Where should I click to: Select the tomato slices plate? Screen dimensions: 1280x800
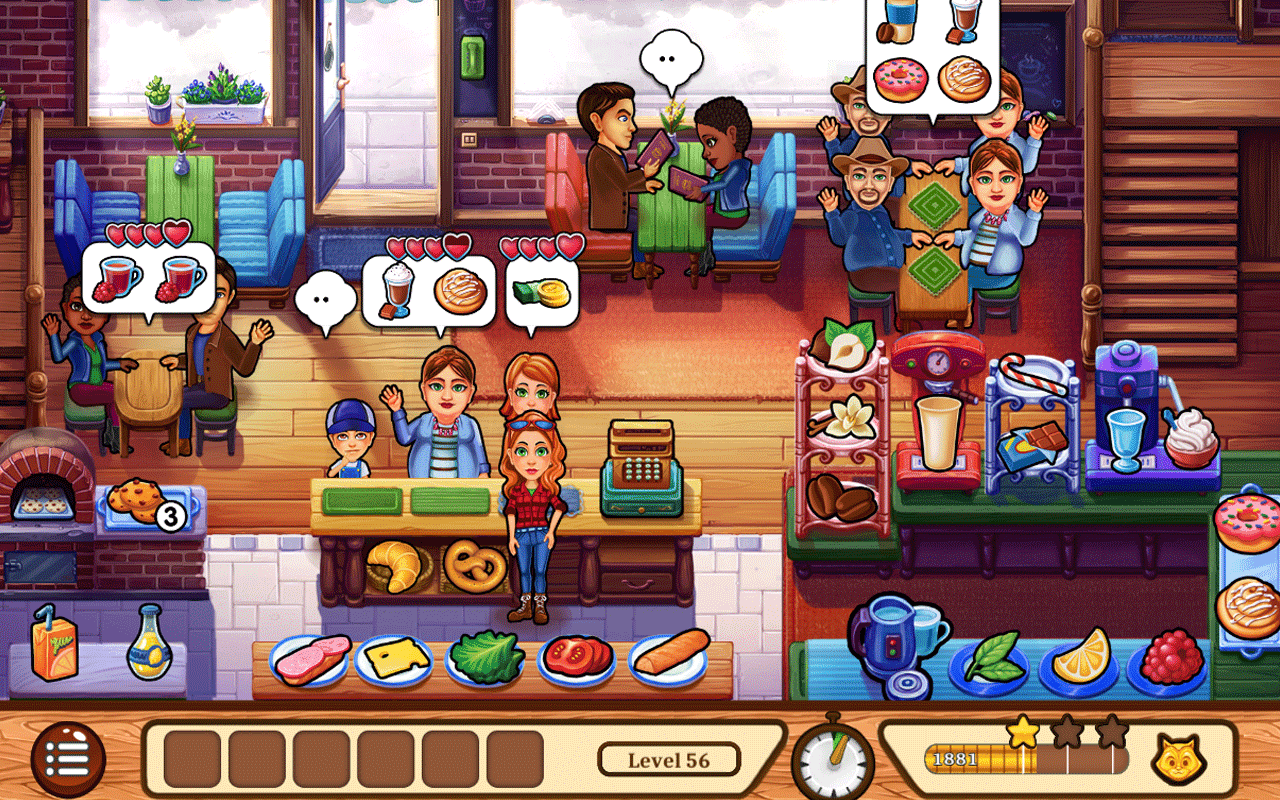(x=577, y=659)
